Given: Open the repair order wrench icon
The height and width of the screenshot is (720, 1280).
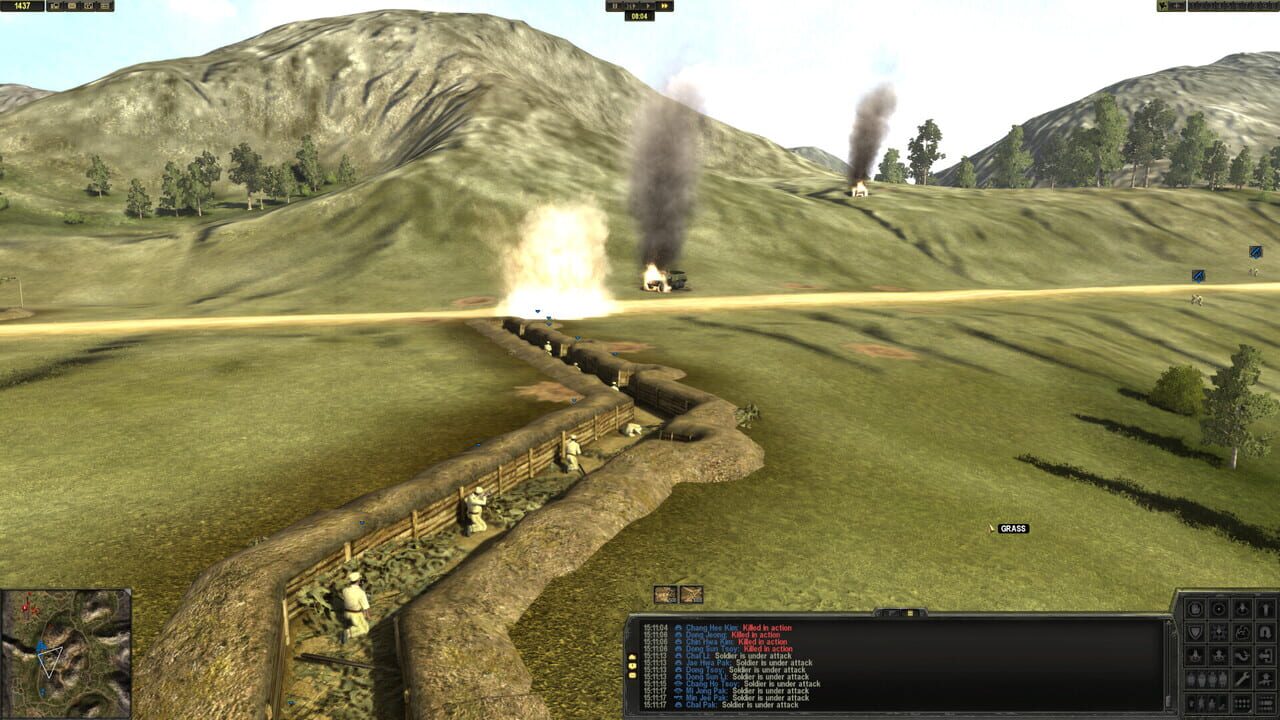Looking at the screenshot, I should pos(1241,678).
